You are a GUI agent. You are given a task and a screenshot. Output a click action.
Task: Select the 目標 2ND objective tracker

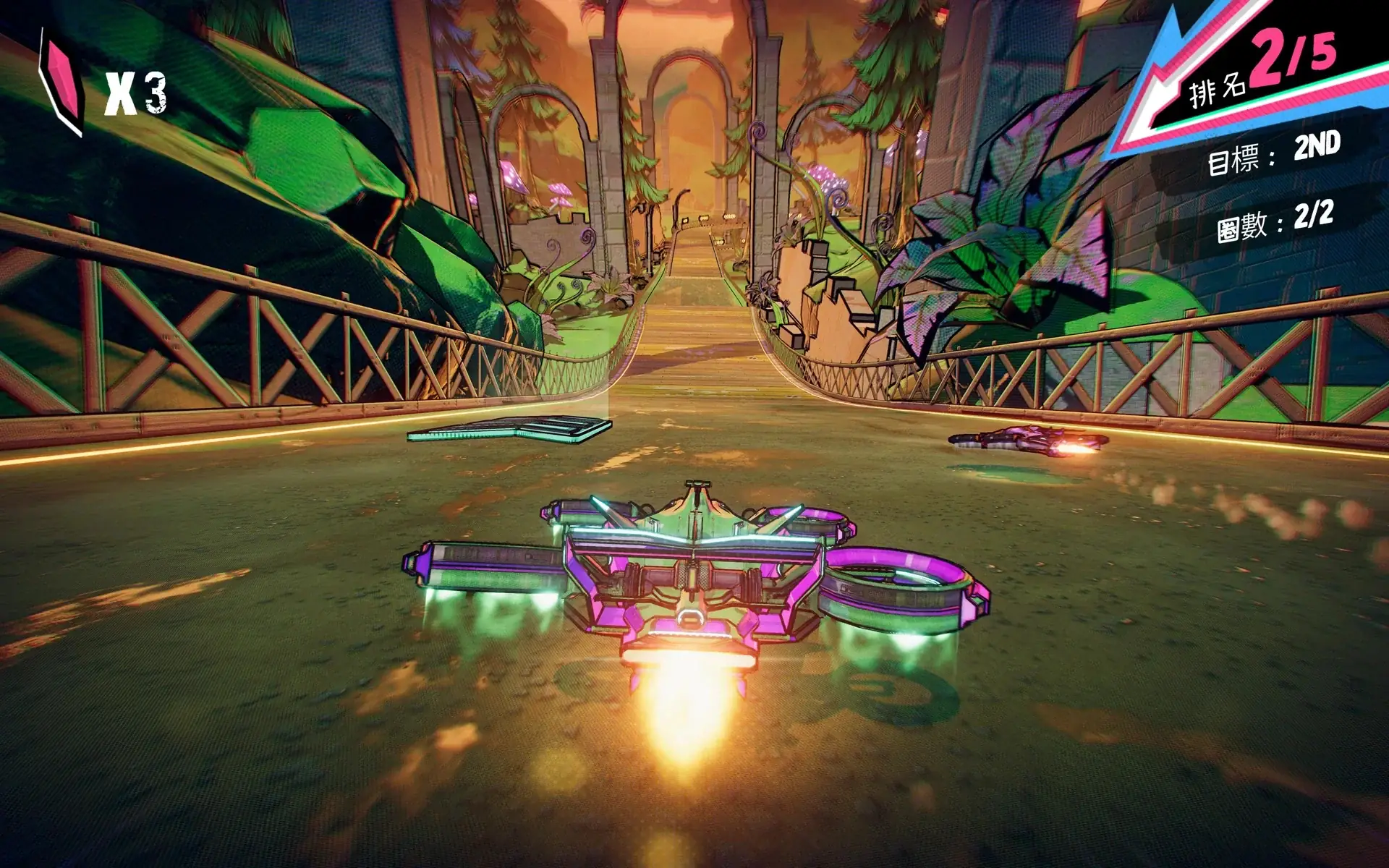(1273, 153)
